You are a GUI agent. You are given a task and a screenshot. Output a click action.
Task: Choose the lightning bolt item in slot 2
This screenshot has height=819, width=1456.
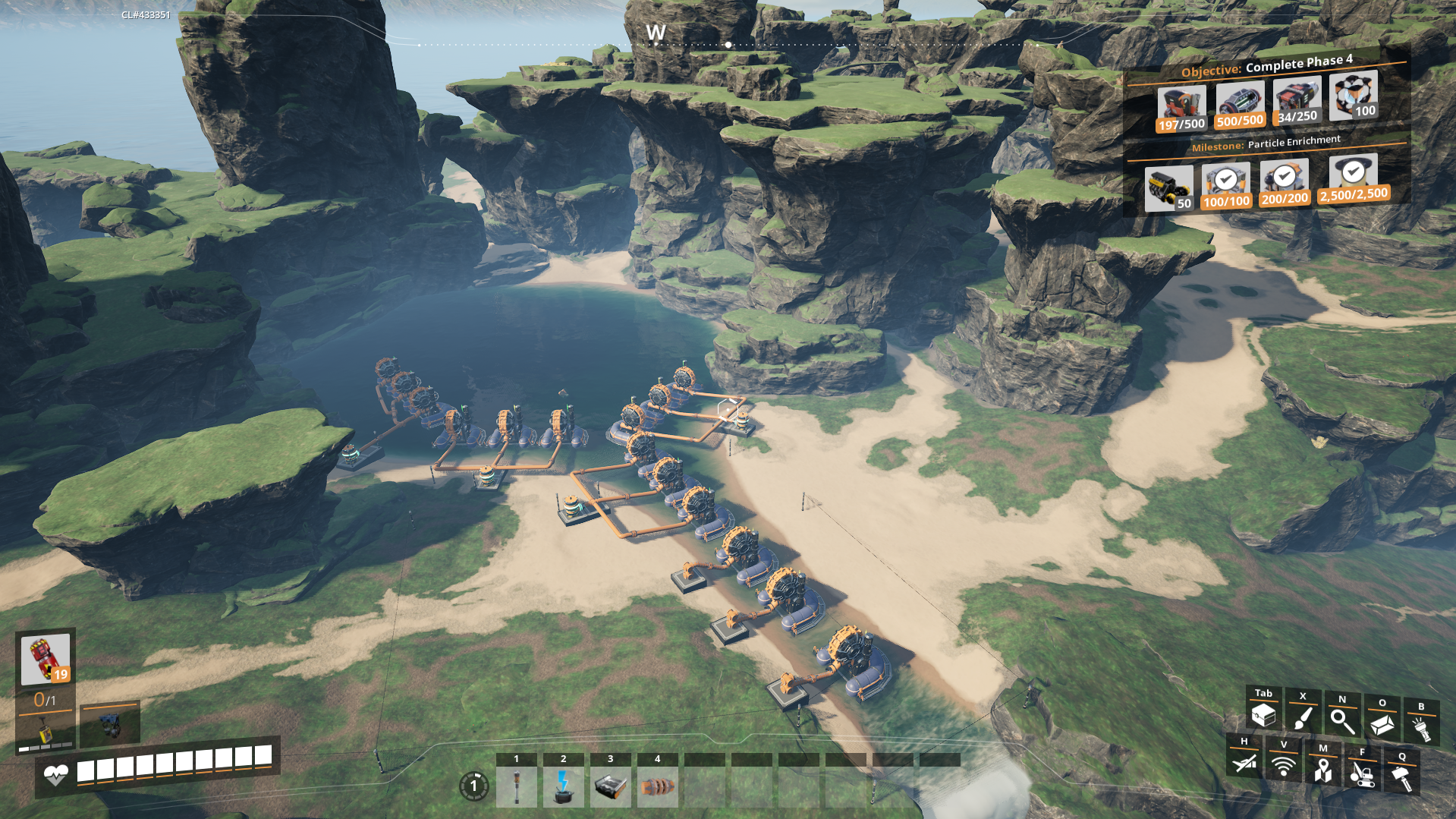click(x=563, y=786)
